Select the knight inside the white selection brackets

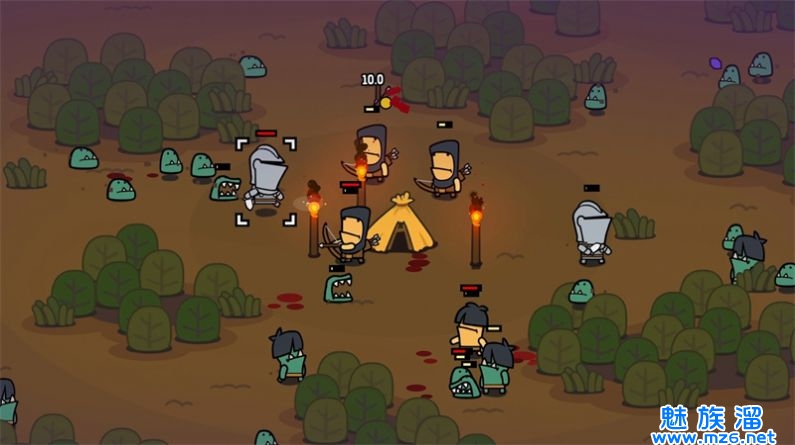pos(266,180)
